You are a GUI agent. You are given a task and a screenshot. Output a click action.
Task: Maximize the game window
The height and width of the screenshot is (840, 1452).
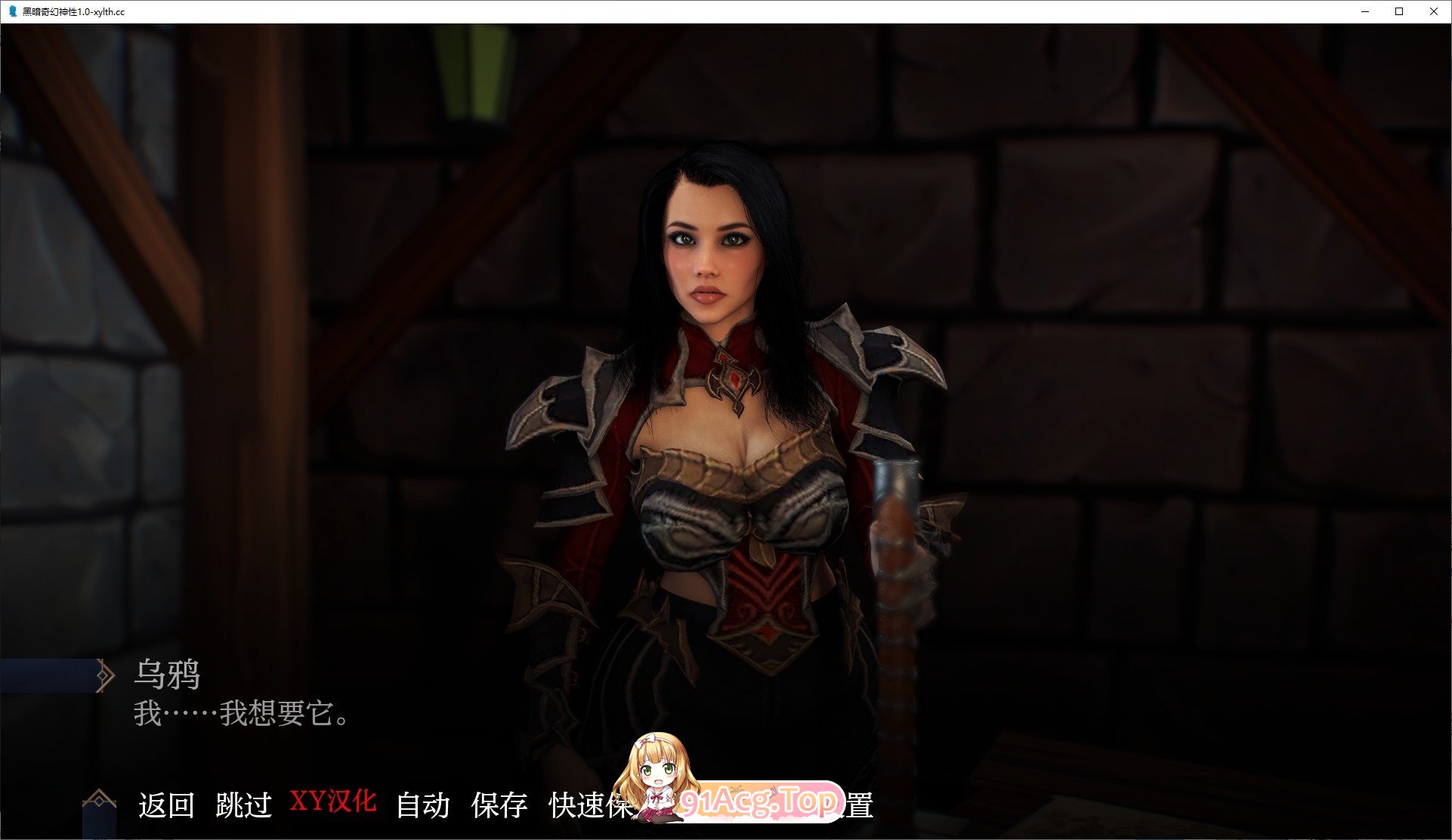(x=1398, y=11)
